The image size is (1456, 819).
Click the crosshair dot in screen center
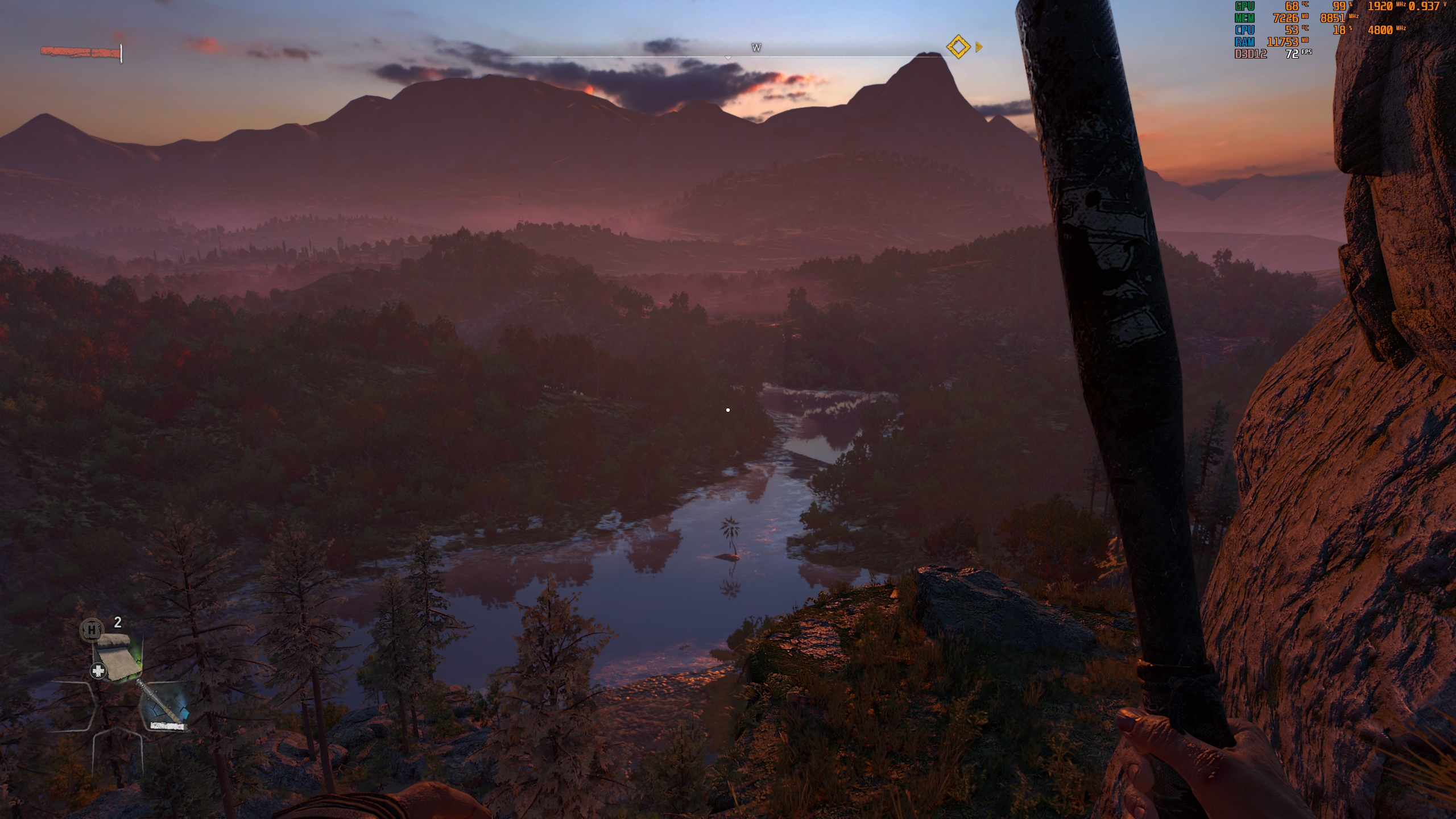pyautogui.click(x=728, y=409)
